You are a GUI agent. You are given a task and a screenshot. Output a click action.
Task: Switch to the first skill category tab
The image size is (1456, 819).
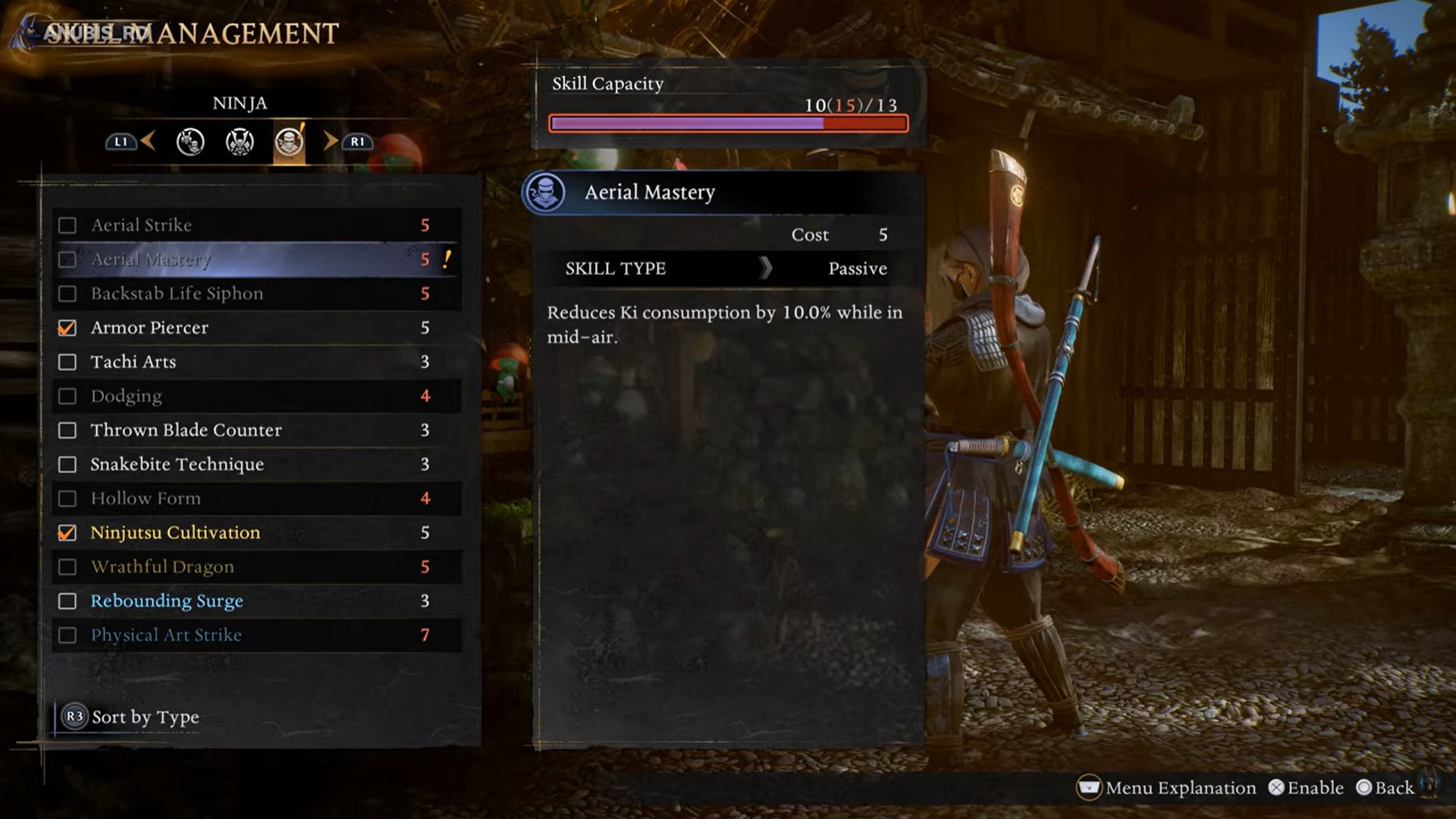pyautogui.click(x=190, y=142)
